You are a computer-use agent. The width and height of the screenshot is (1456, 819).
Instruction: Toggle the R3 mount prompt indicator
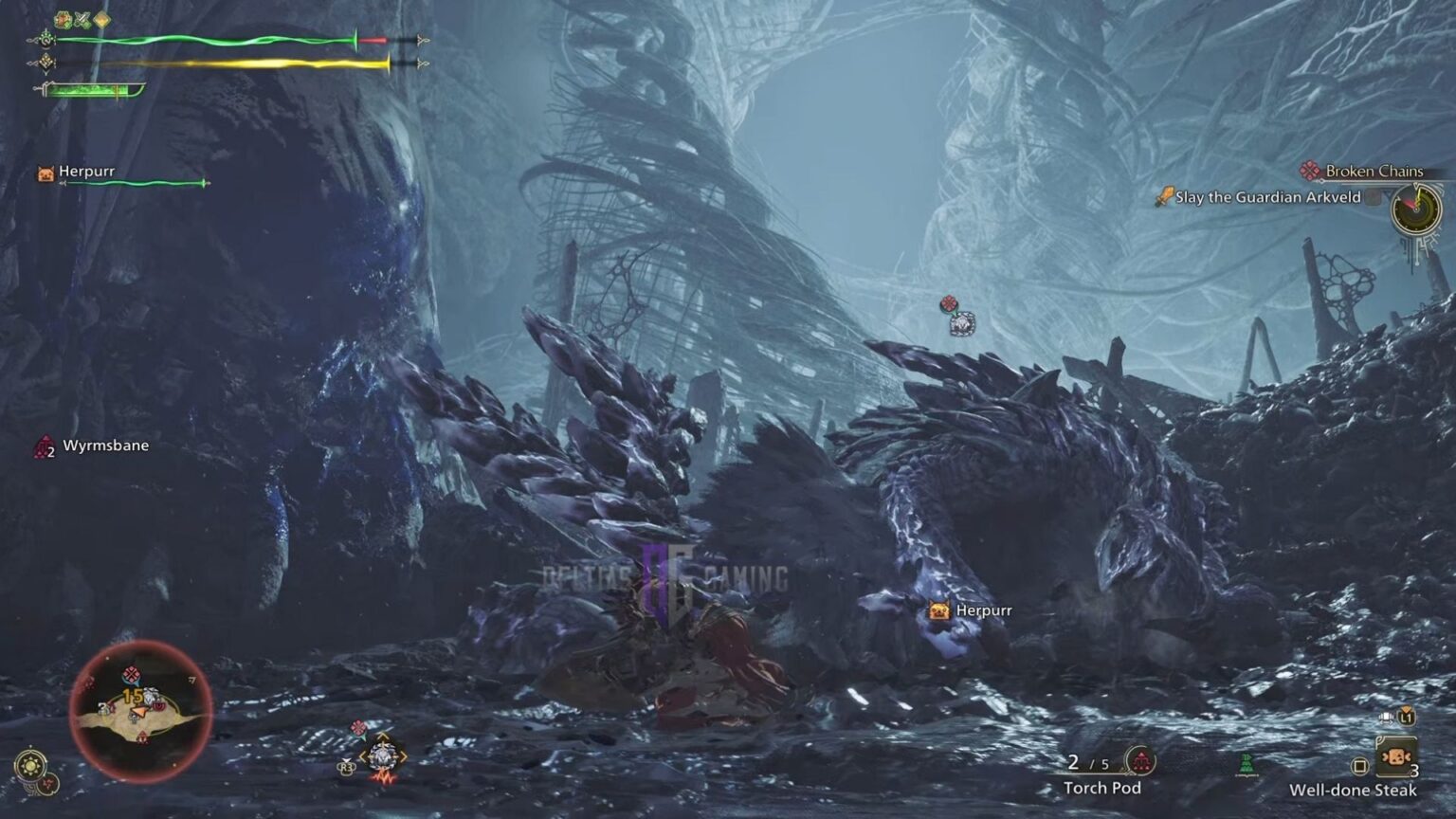[345, 766]
